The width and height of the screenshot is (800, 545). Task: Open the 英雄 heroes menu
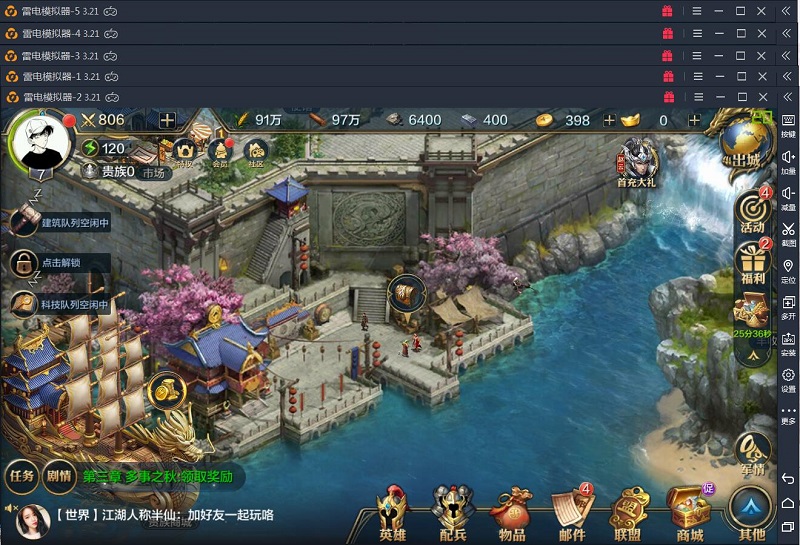pos(393,514)
